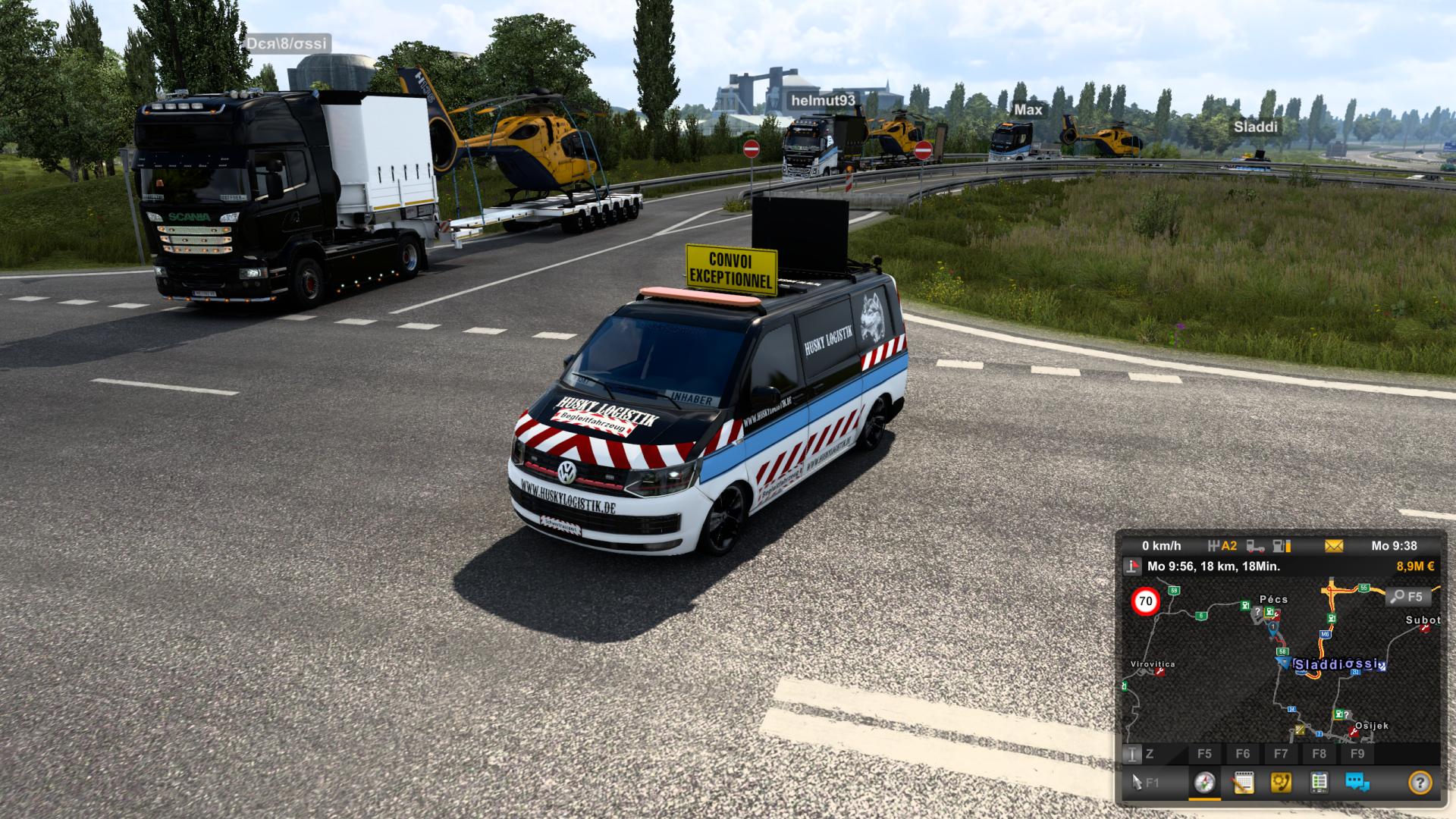Select the Osijek service wrench marker
The width and height of the screenshot is (1456, 819).
pos(1354,732)
